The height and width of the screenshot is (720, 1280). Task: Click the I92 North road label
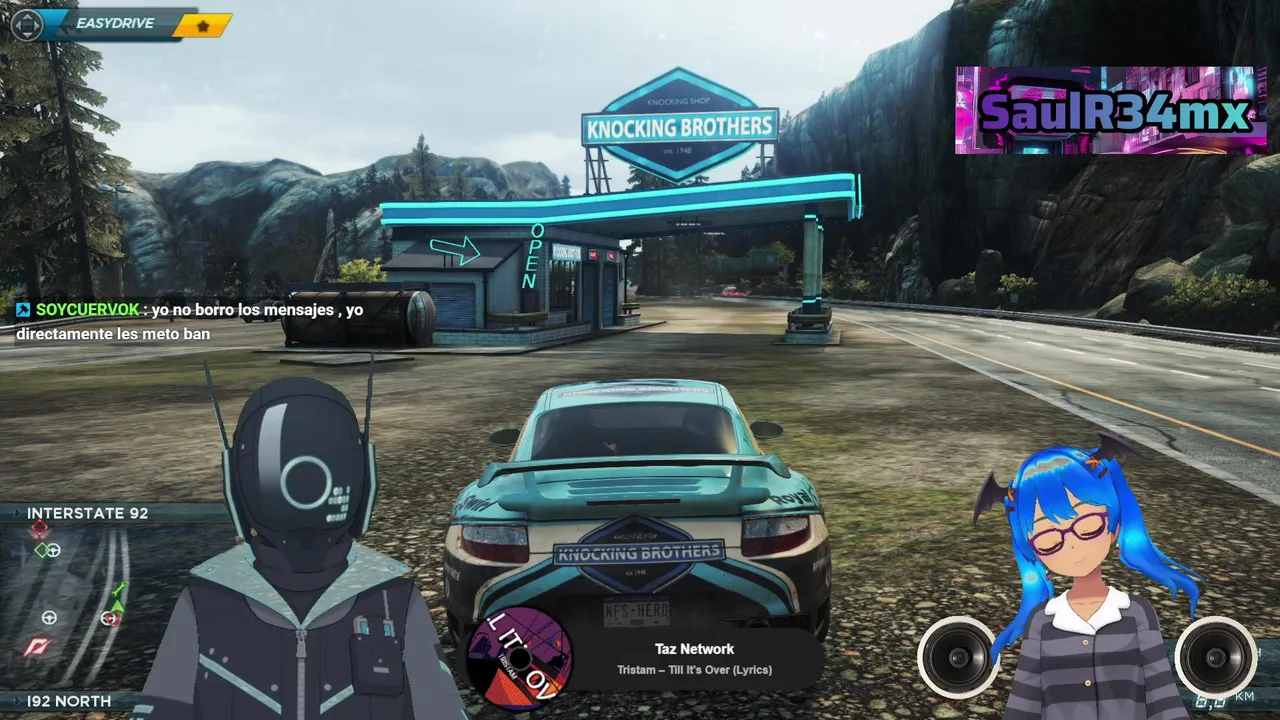pyautogui.click(x=69, y=701)
